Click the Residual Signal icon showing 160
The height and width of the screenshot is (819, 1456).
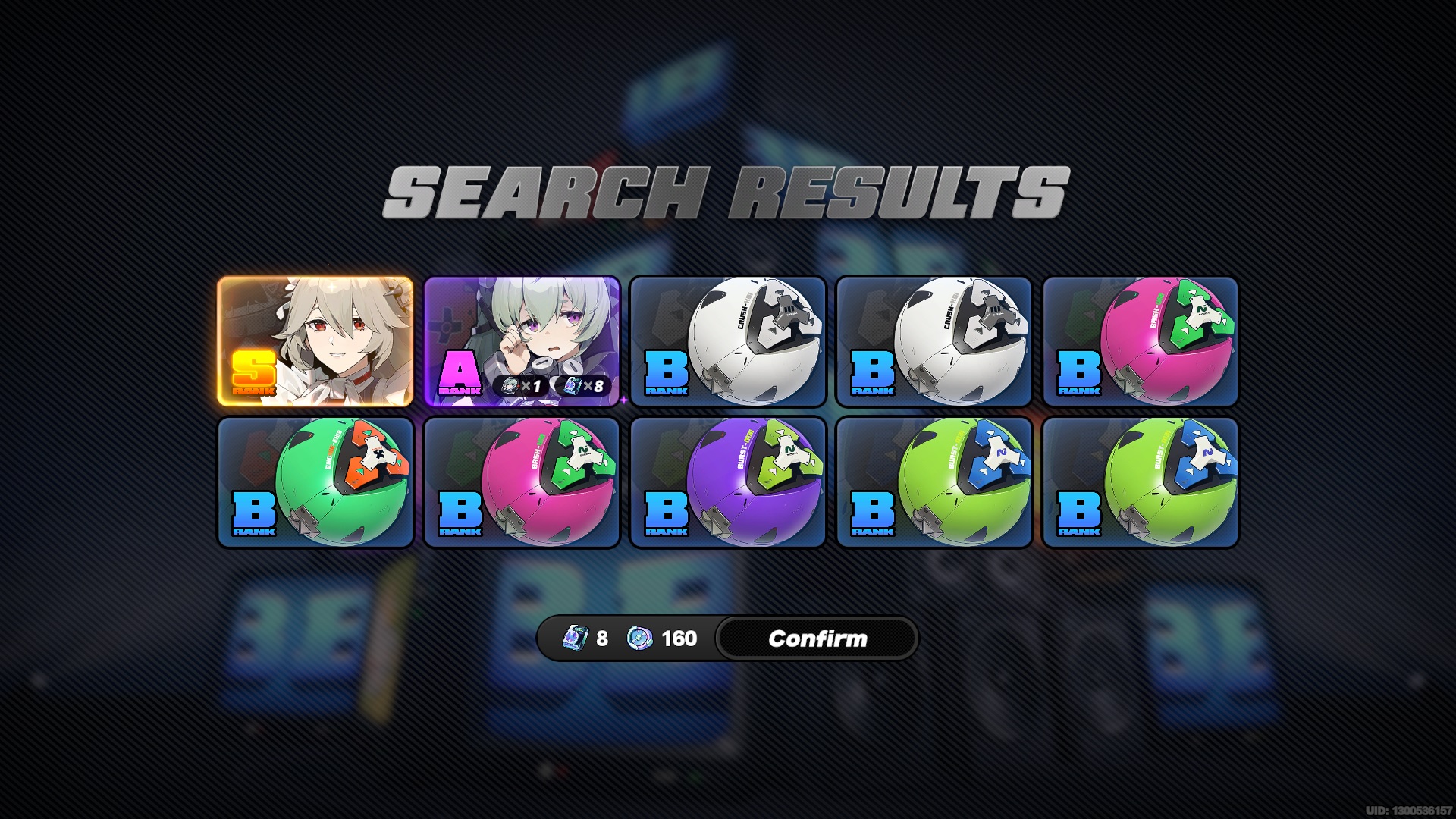click(639, 639)
